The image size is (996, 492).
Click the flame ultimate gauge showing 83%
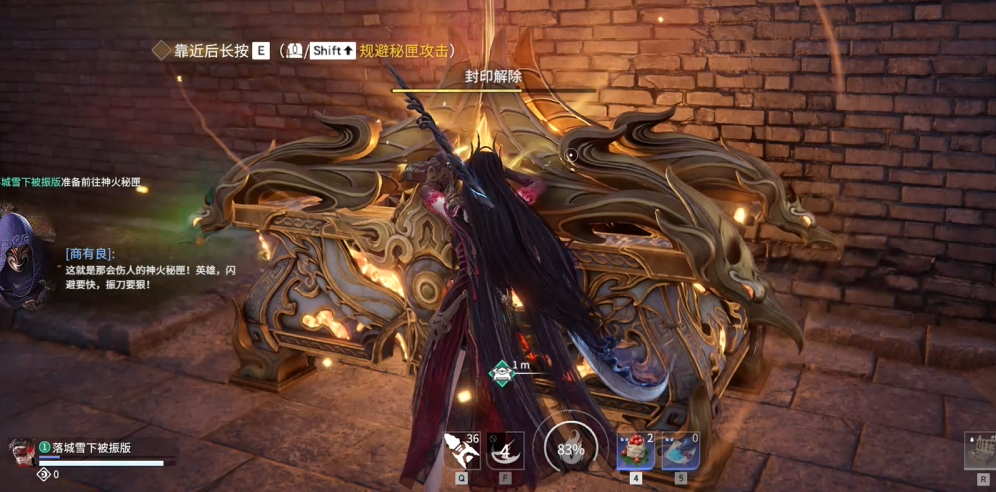[570, 449]
